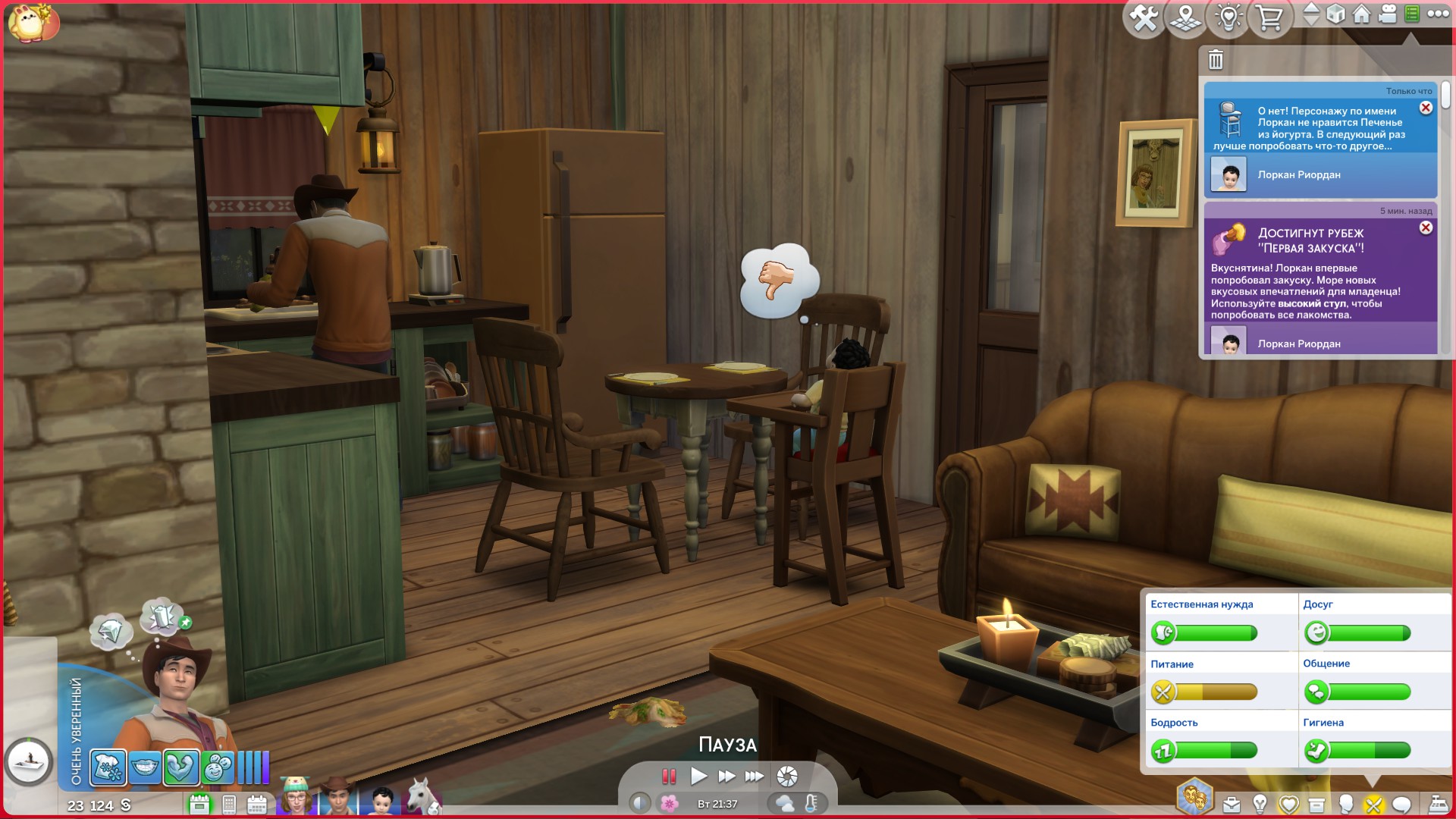Viewport: 1456px width, 819px height.
Task: Click the white teeth smile moodlet
Action: [144, 767]
